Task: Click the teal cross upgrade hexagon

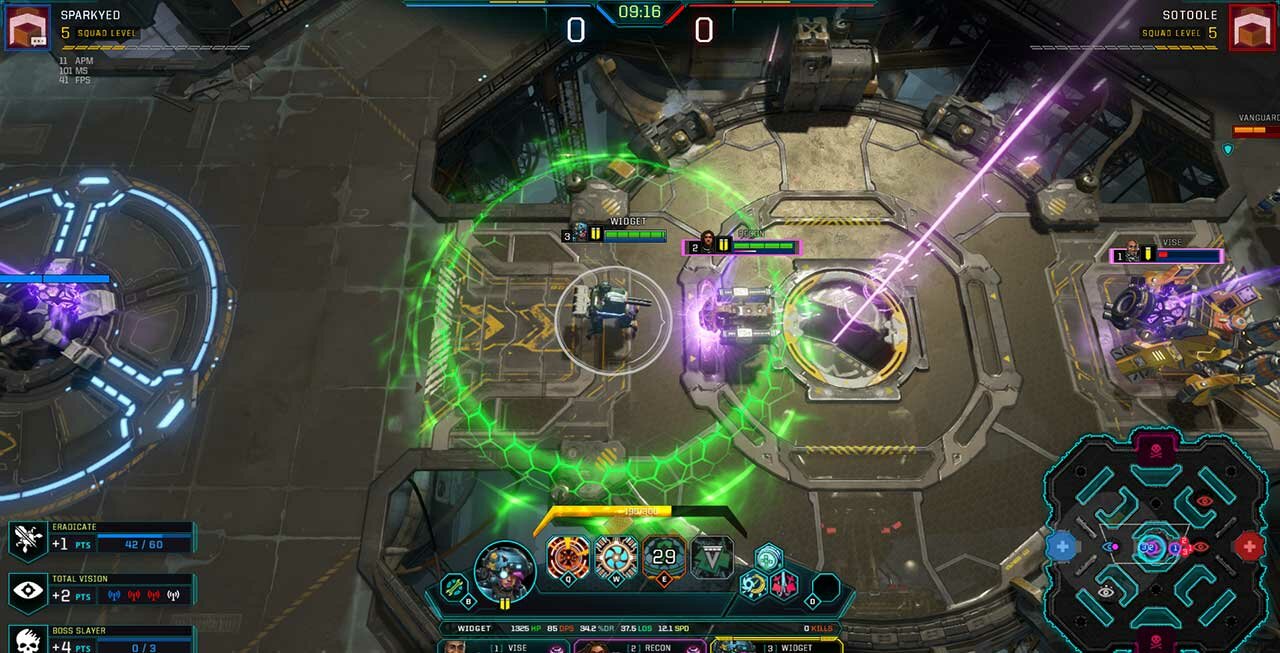Action: (x=768, y=558)
